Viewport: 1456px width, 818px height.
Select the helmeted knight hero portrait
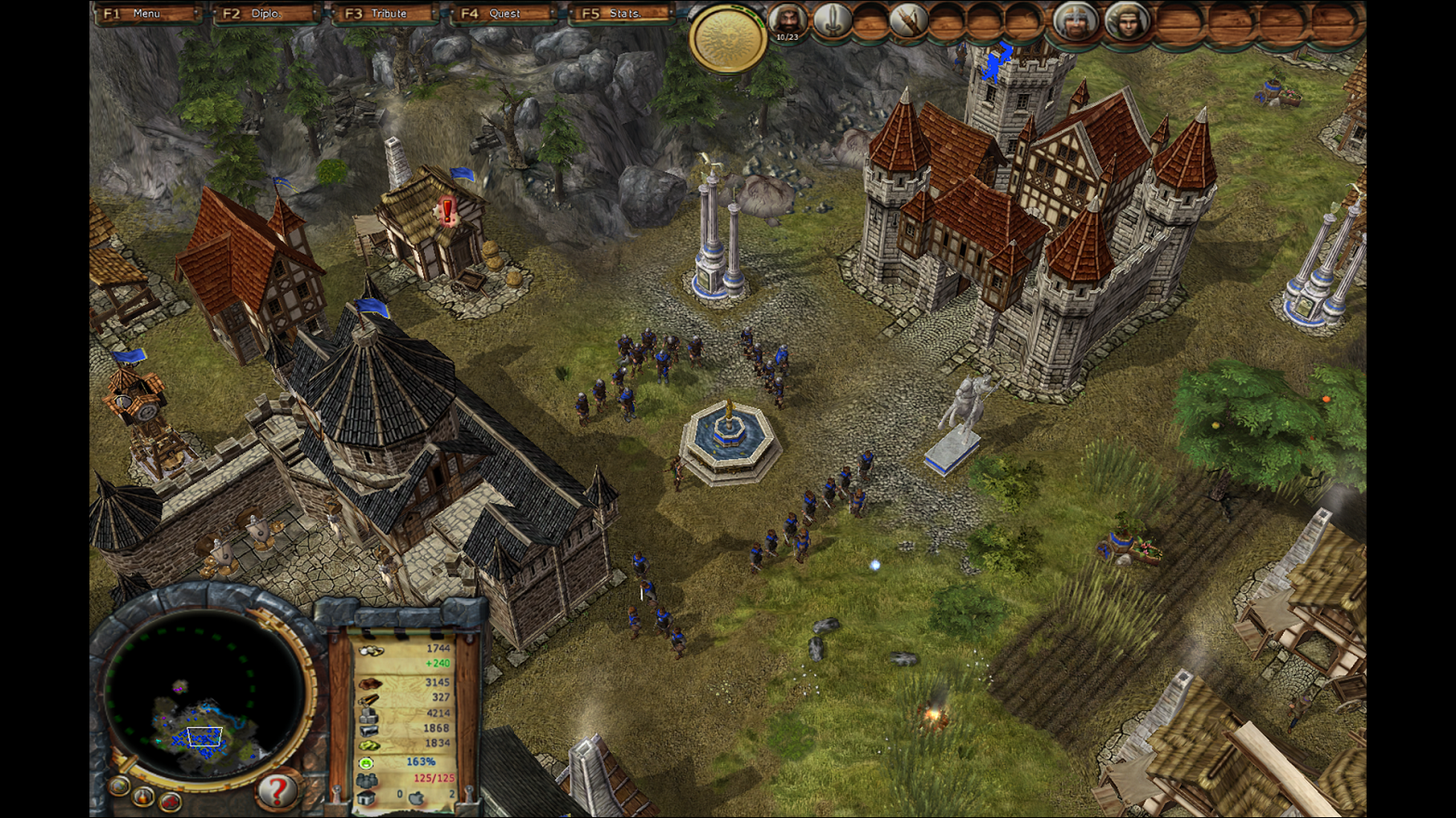click(x=1076, y=22)
